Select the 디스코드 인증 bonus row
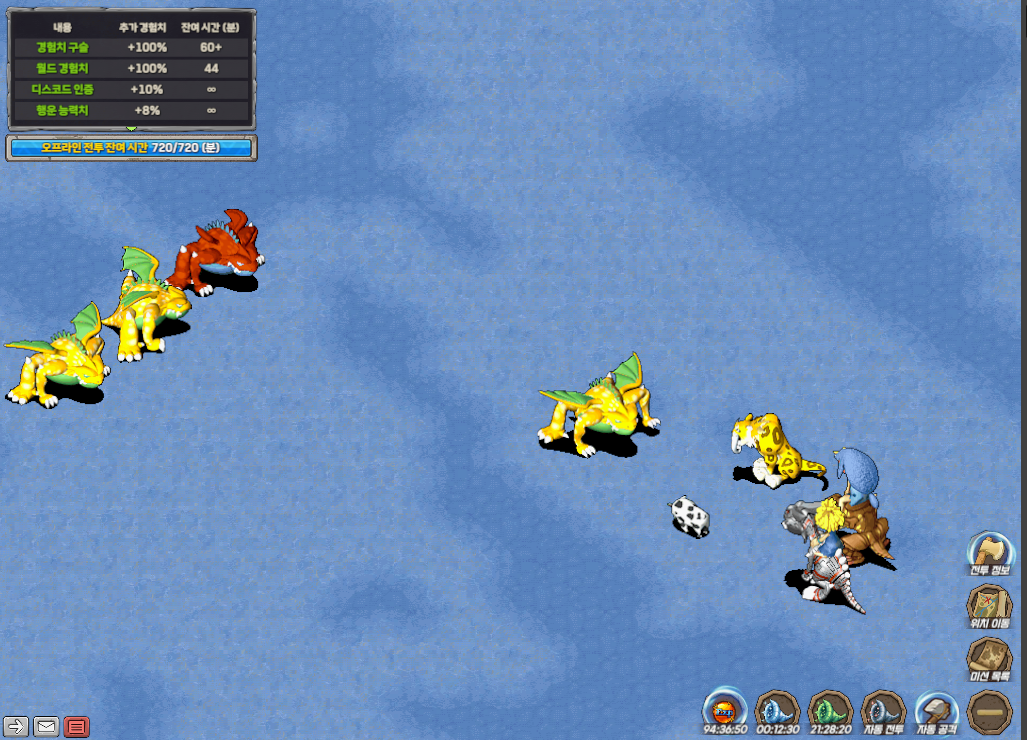 (x=131, y=89)
